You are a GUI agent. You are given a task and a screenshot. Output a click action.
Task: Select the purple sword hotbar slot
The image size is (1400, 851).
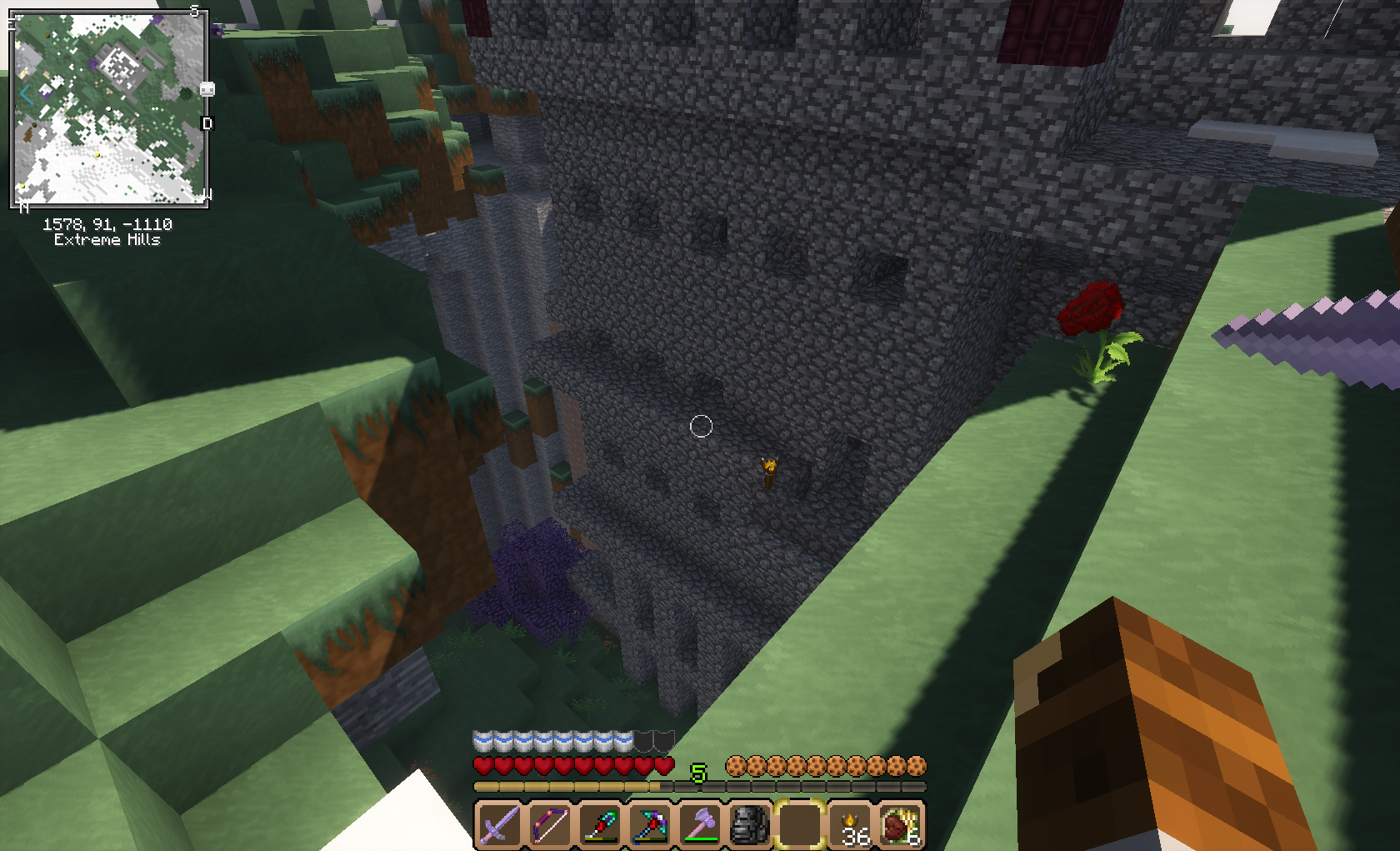click(499, 824)
